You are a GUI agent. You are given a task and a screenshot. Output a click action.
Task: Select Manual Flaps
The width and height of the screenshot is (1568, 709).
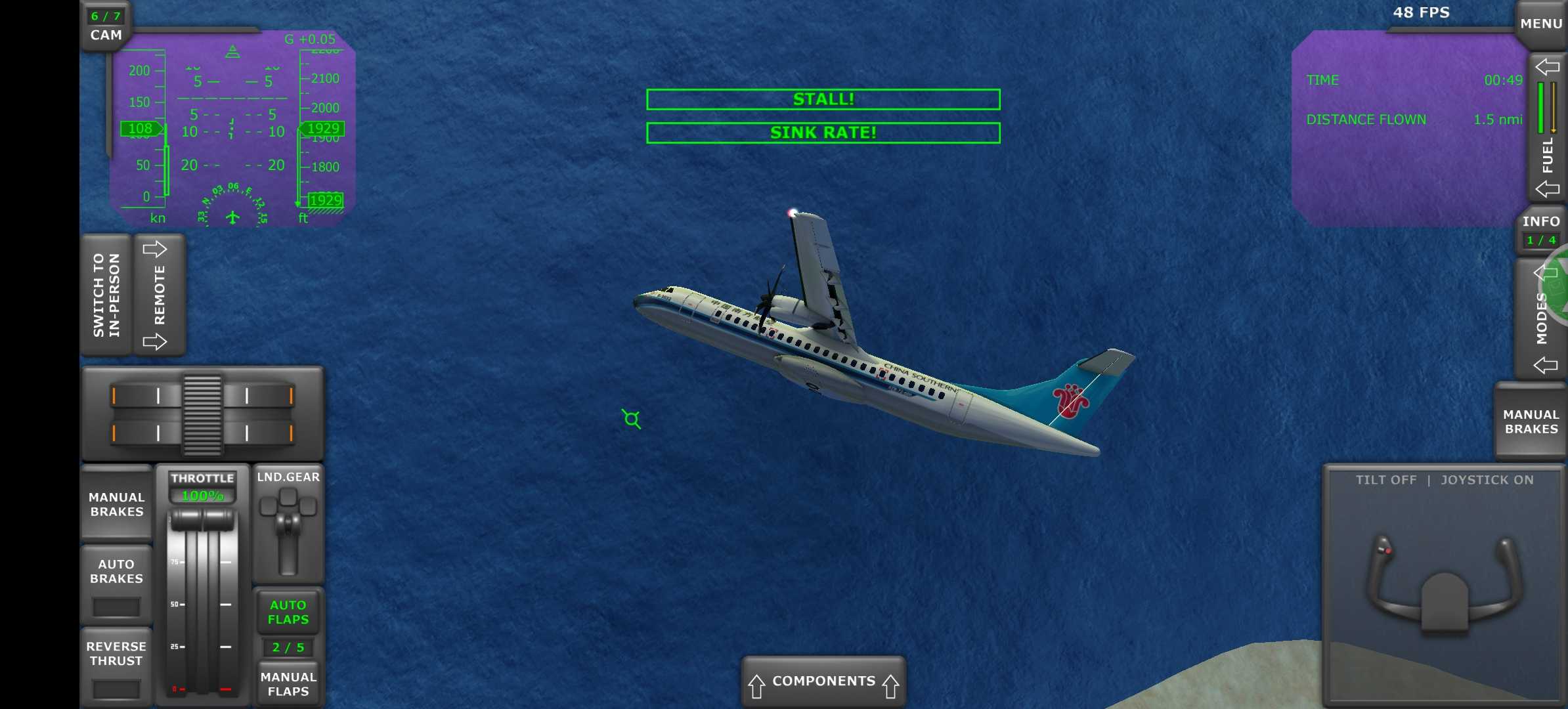click(288, 684)
